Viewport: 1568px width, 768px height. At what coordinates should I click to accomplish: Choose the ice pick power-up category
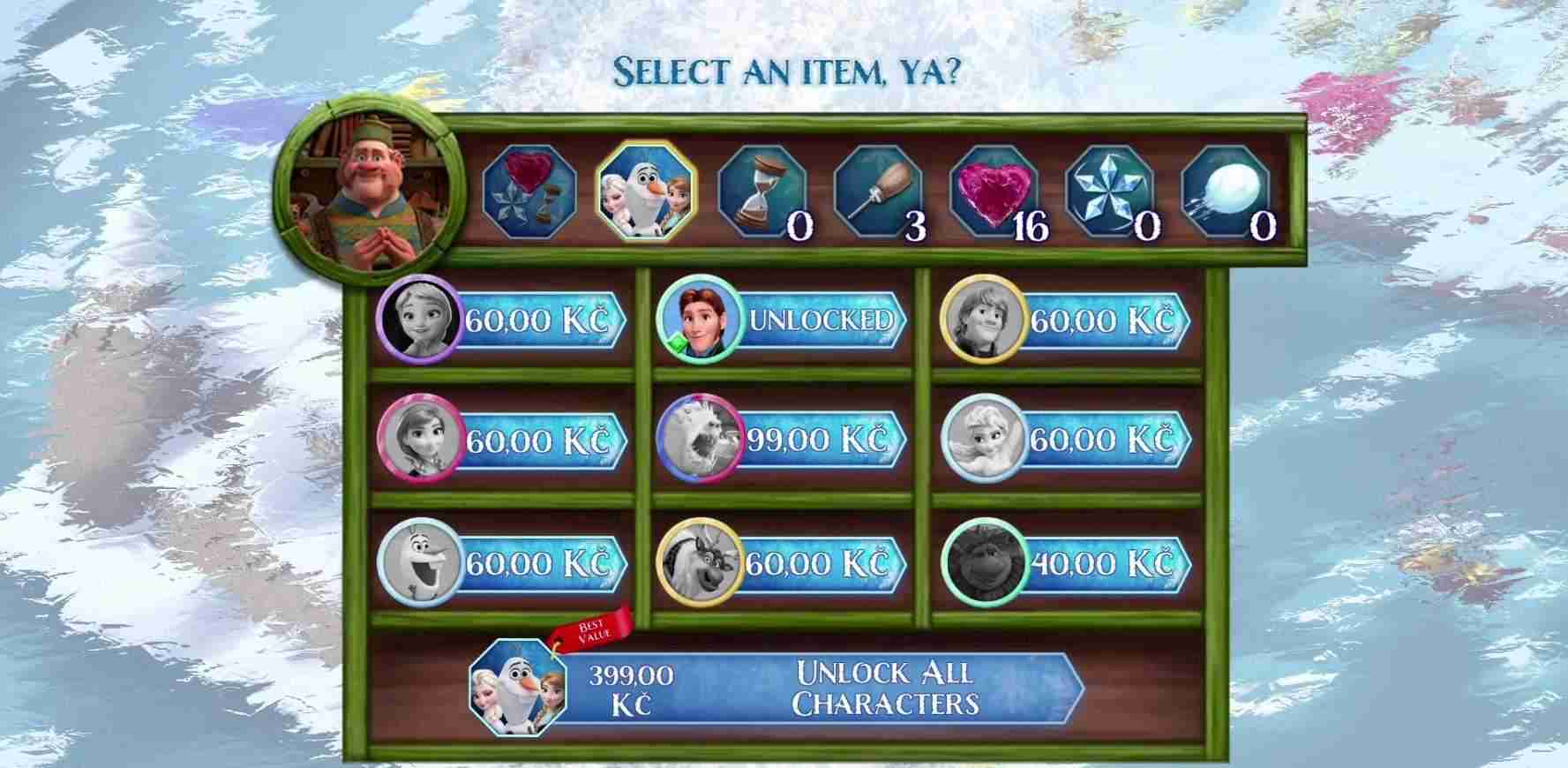878,192
